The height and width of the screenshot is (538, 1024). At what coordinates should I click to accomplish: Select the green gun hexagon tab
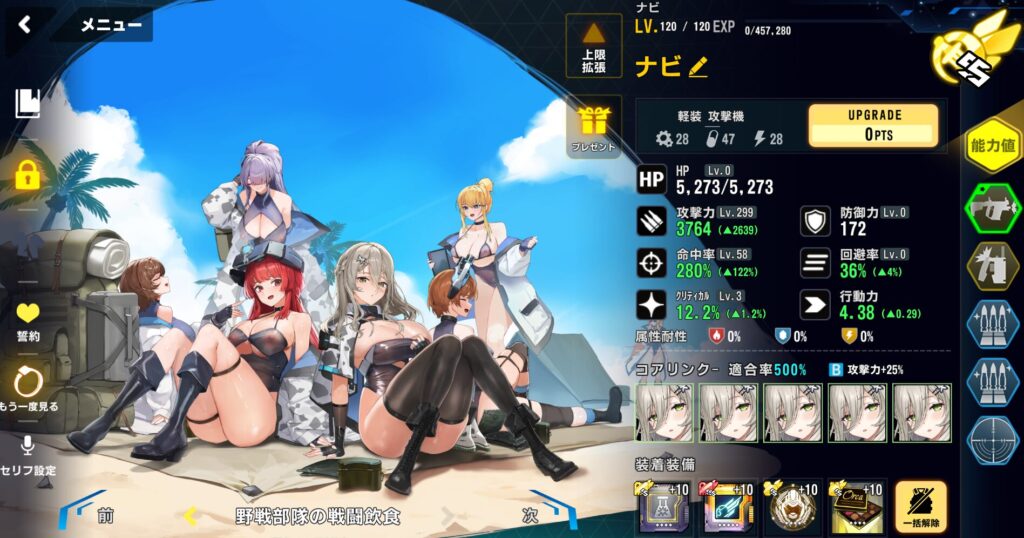point(992,209)
